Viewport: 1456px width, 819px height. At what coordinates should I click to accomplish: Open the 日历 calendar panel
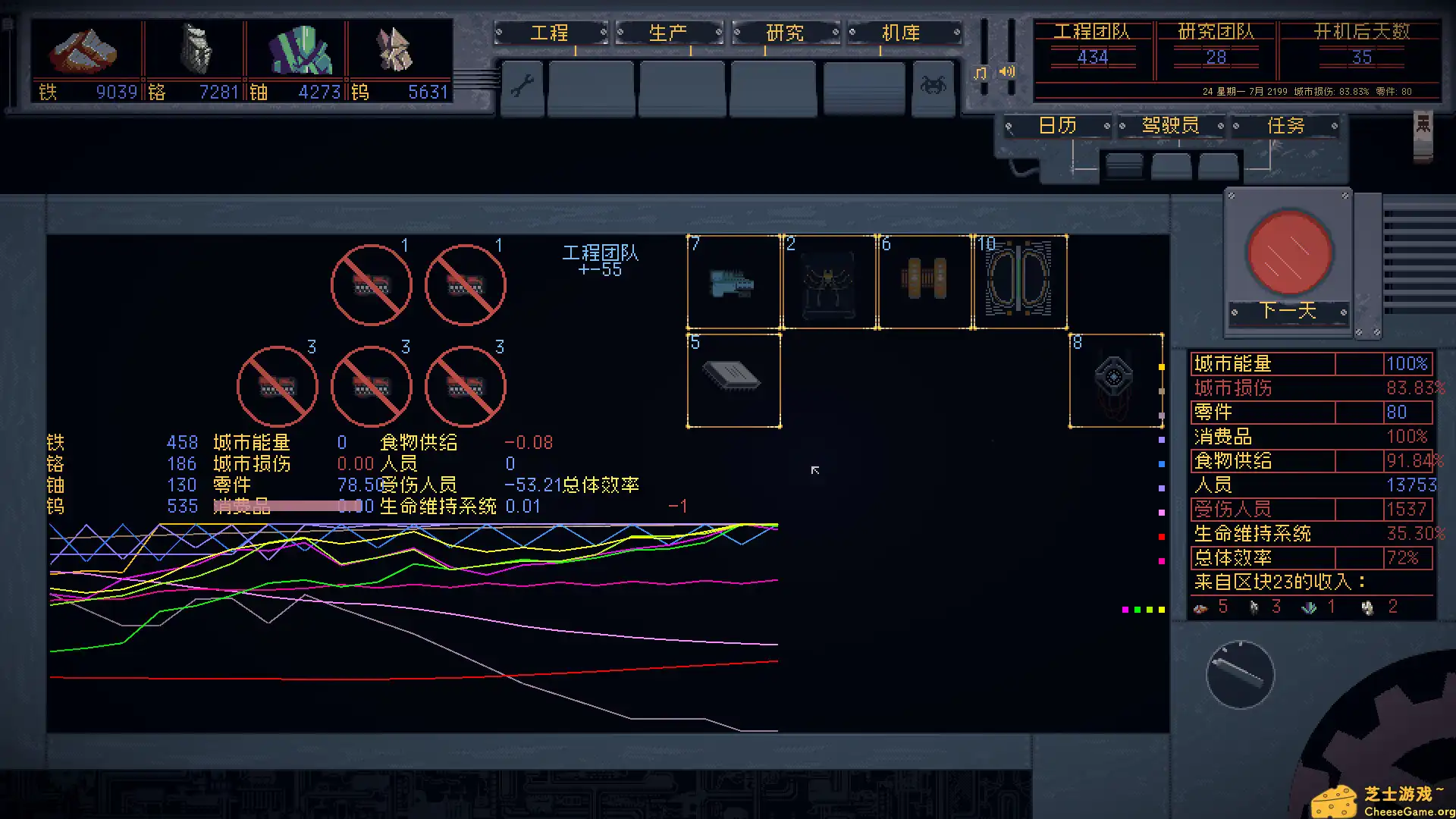(1056, 125)
